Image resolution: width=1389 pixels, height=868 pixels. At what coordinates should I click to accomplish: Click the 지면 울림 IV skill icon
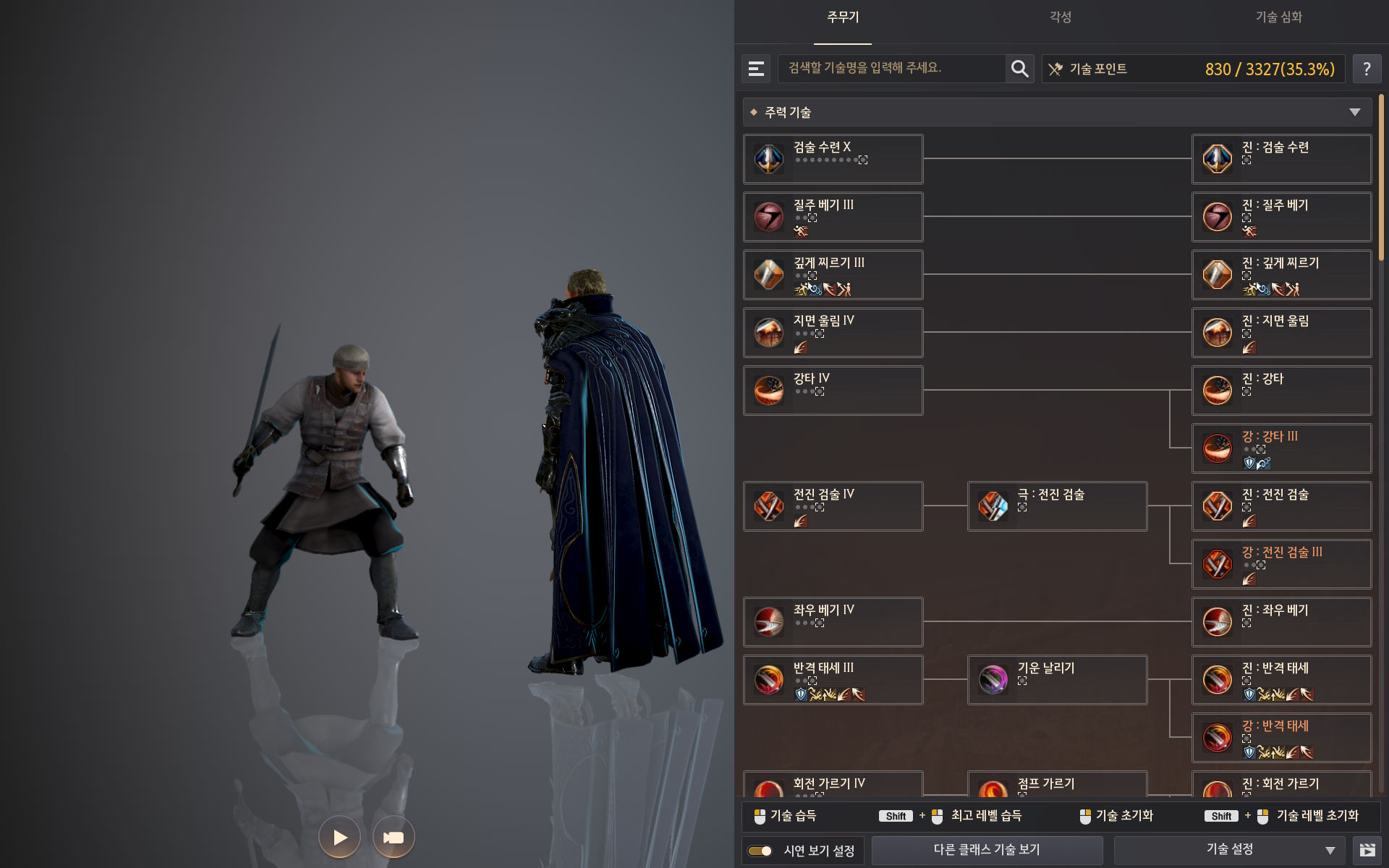click(768, 332)
